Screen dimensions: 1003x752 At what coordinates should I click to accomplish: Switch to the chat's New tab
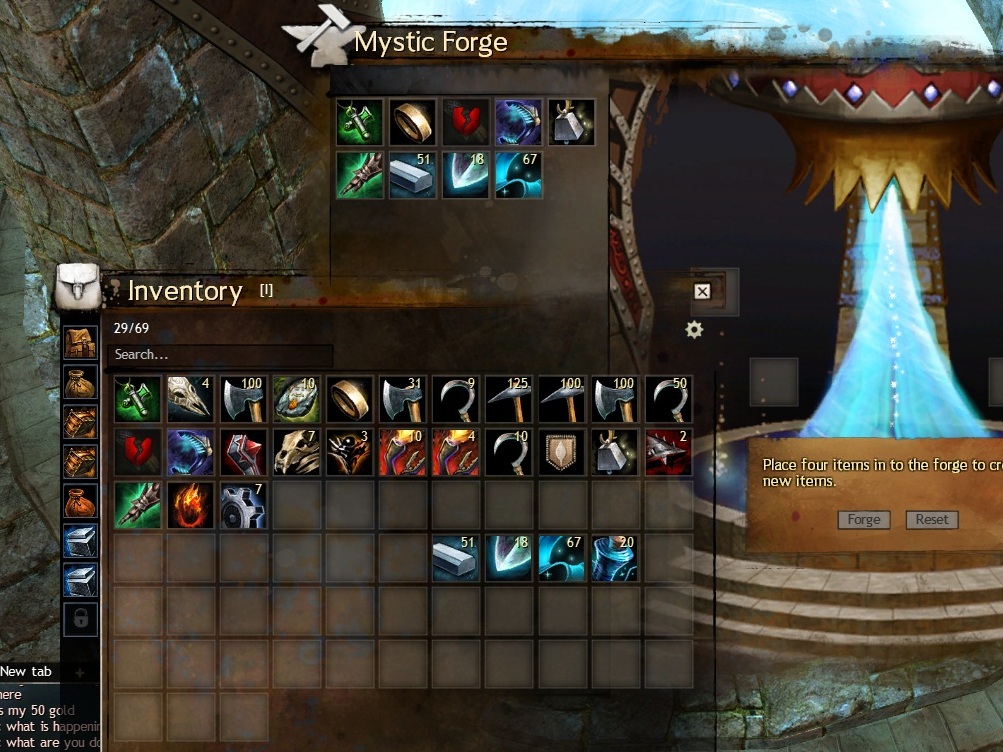click(x=27, y=672)
